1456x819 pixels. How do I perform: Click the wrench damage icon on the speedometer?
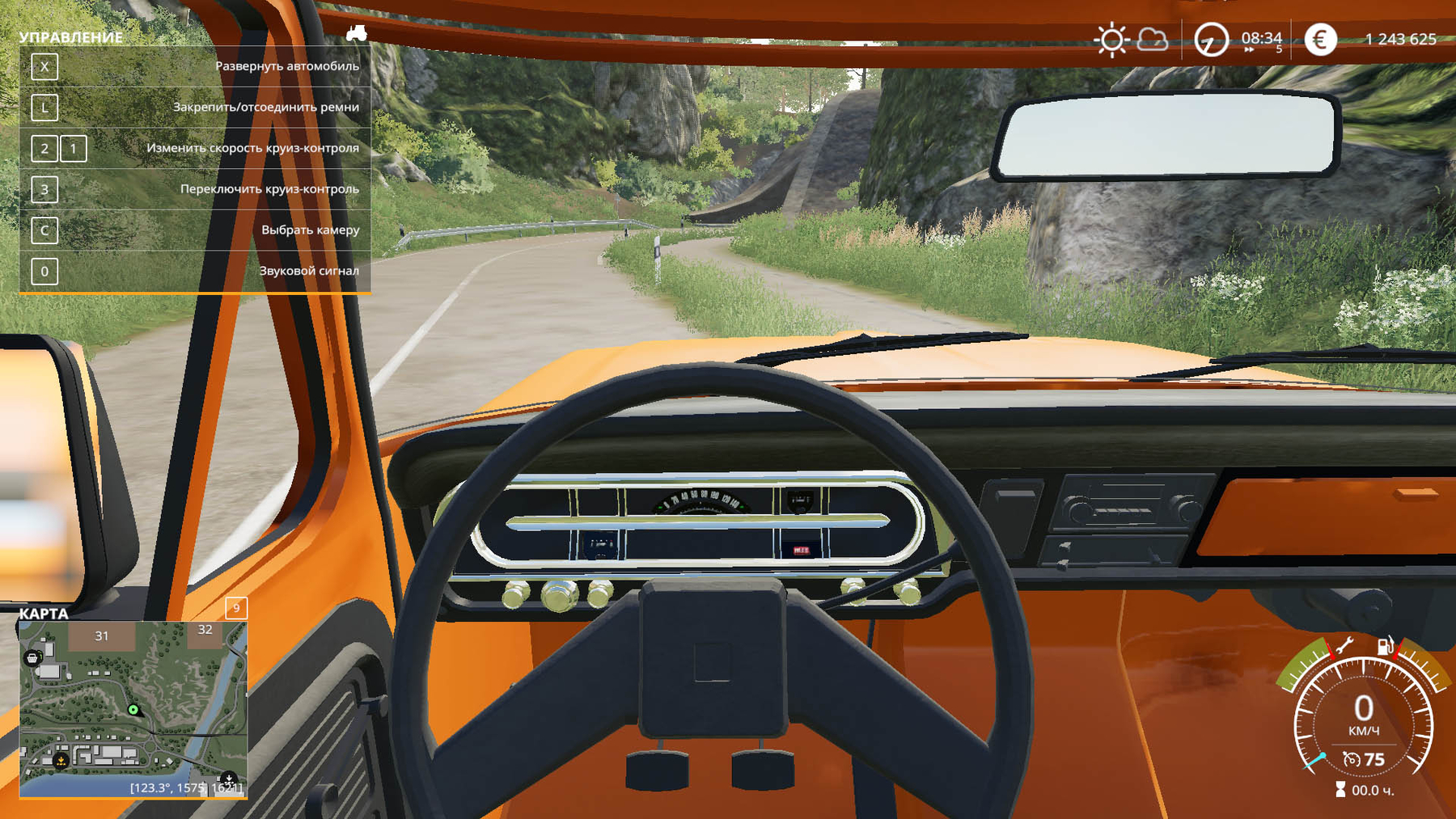pos(1344,646)
